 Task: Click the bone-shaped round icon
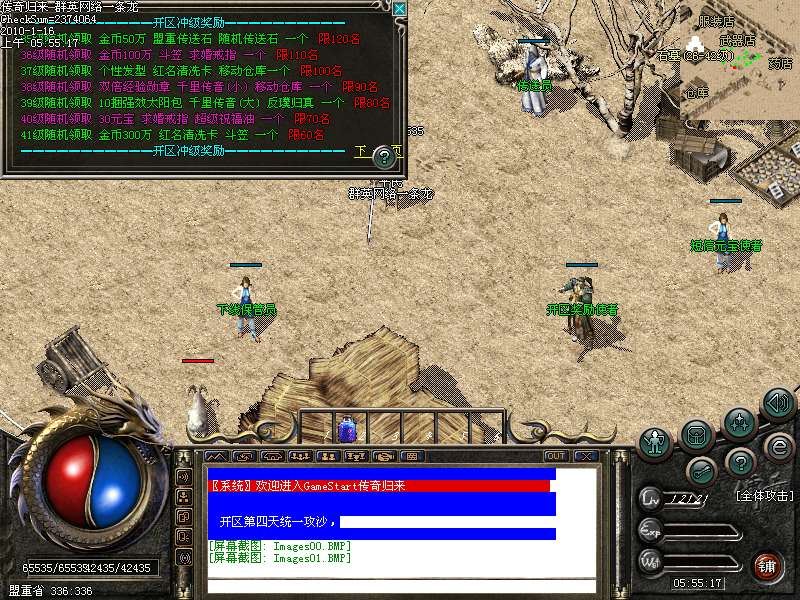700,472
